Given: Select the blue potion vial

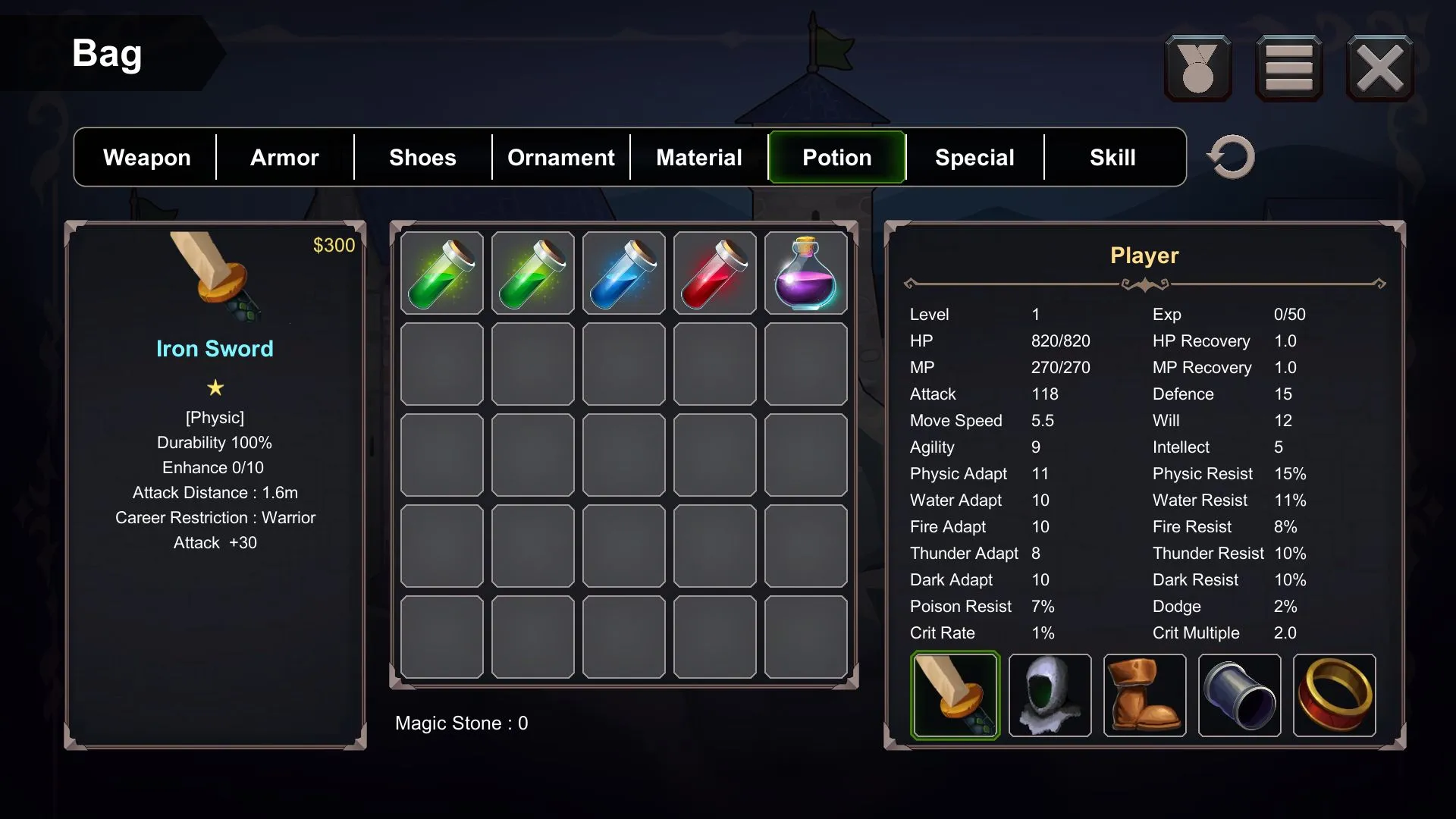Looking at the screenshot, I should coord(624,273).
